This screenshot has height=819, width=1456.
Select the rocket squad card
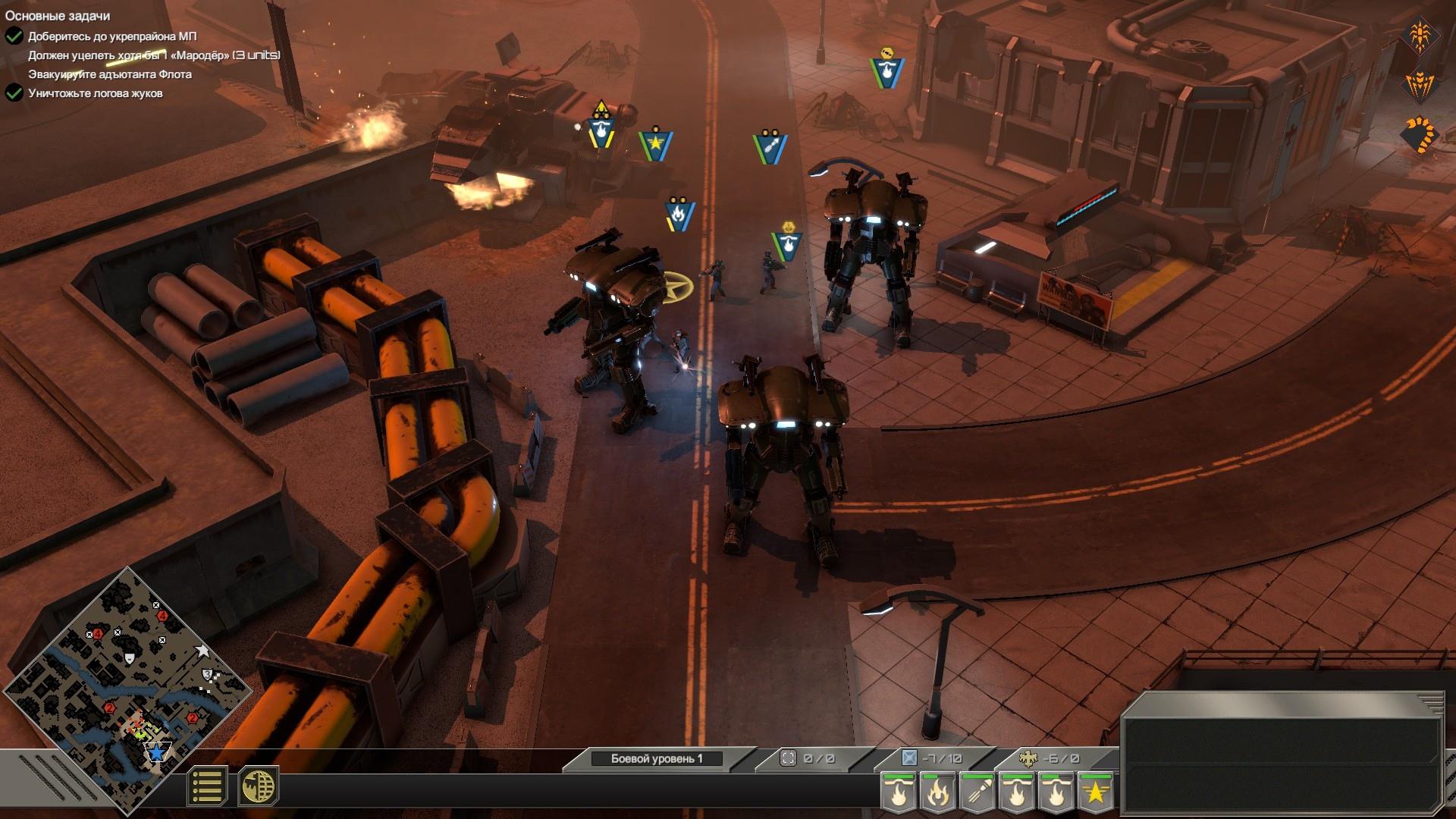tap(977, 793)
